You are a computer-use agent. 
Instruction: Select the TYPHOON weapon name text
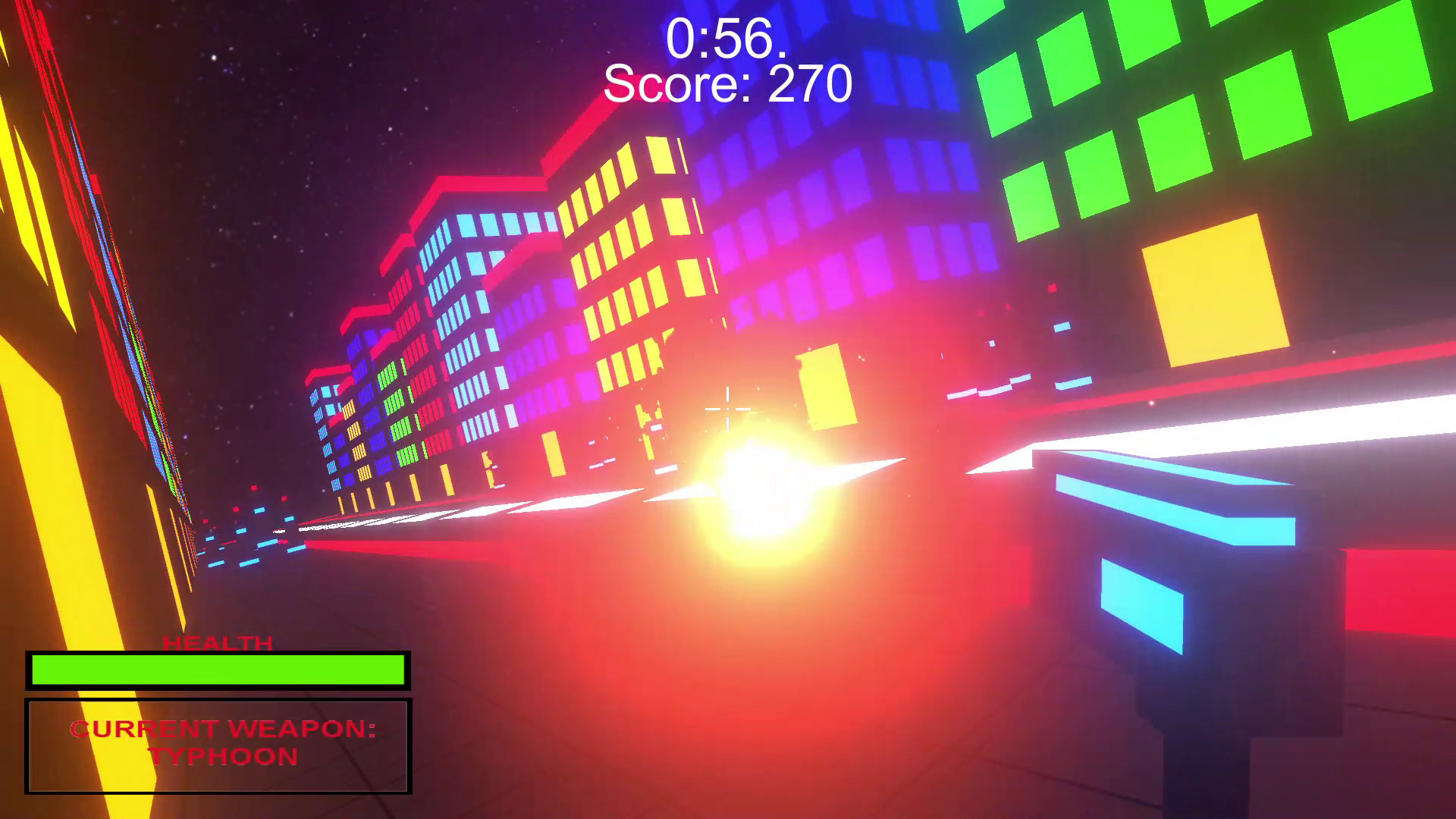click(224, 756)
